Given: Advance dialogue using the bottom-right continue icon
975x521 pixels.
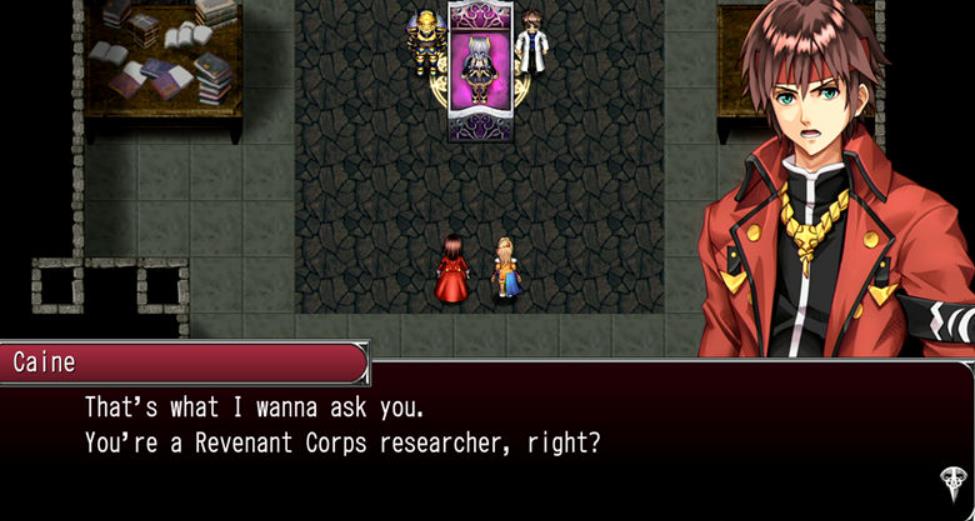Looking at the screenshot, I should [x=951, y=482].
